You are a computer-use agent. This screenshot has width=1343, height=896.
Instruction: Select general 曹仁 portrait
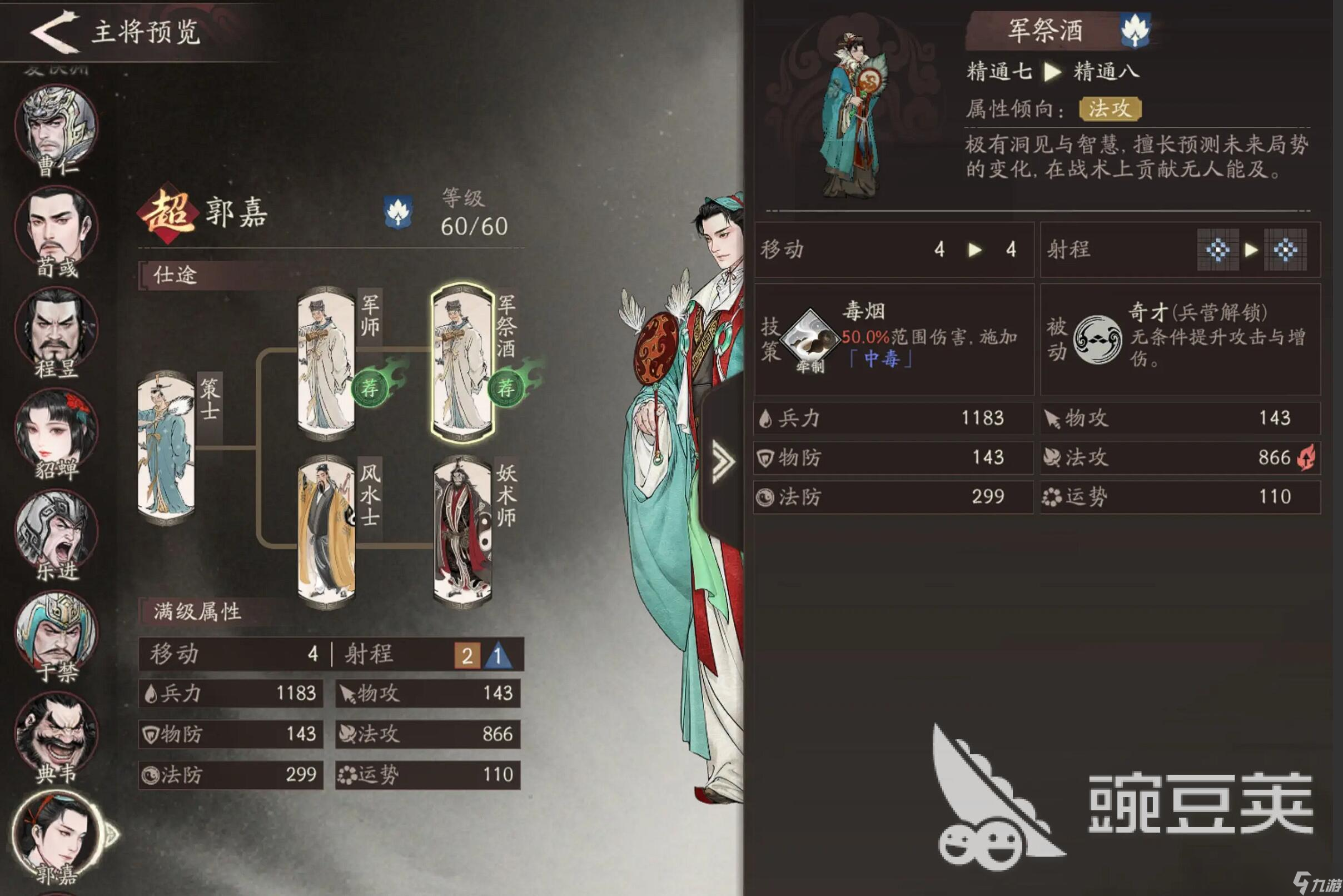pos(56,127)
